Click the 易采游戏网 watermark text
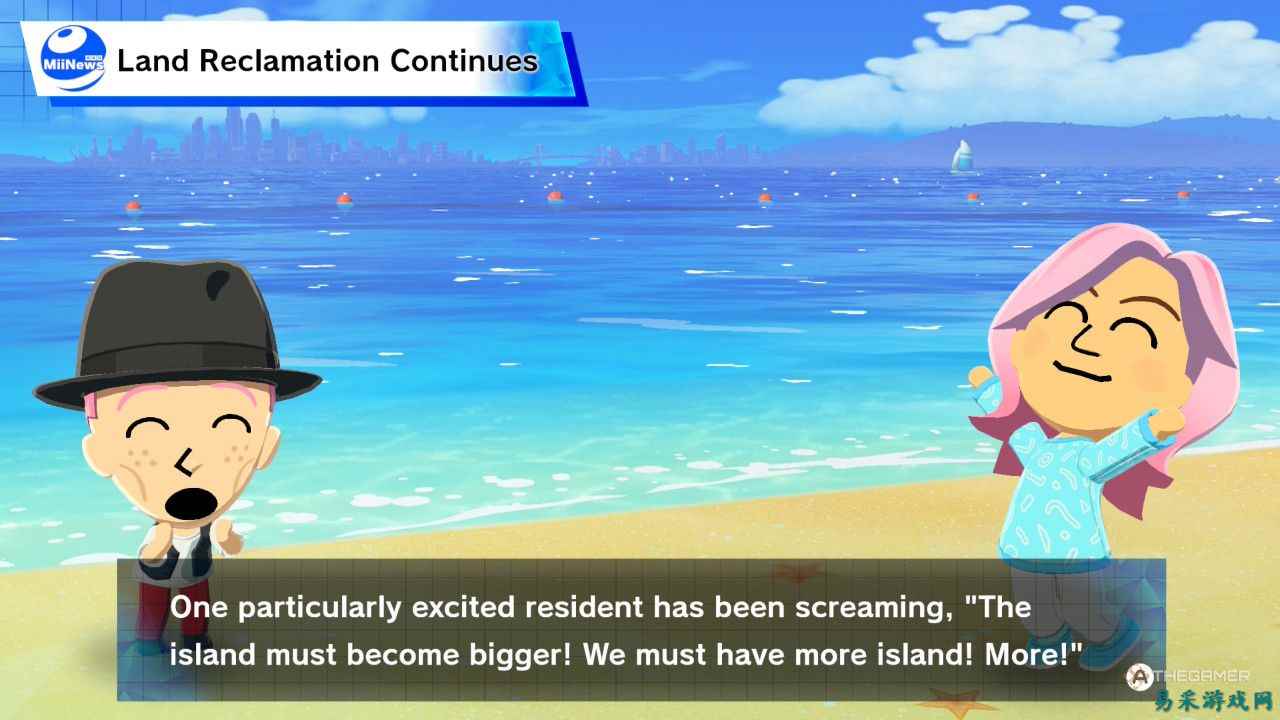Image resolution: width=1280 pixels, height=720 pixels. pyautogui.click(x=1212, y=700)
